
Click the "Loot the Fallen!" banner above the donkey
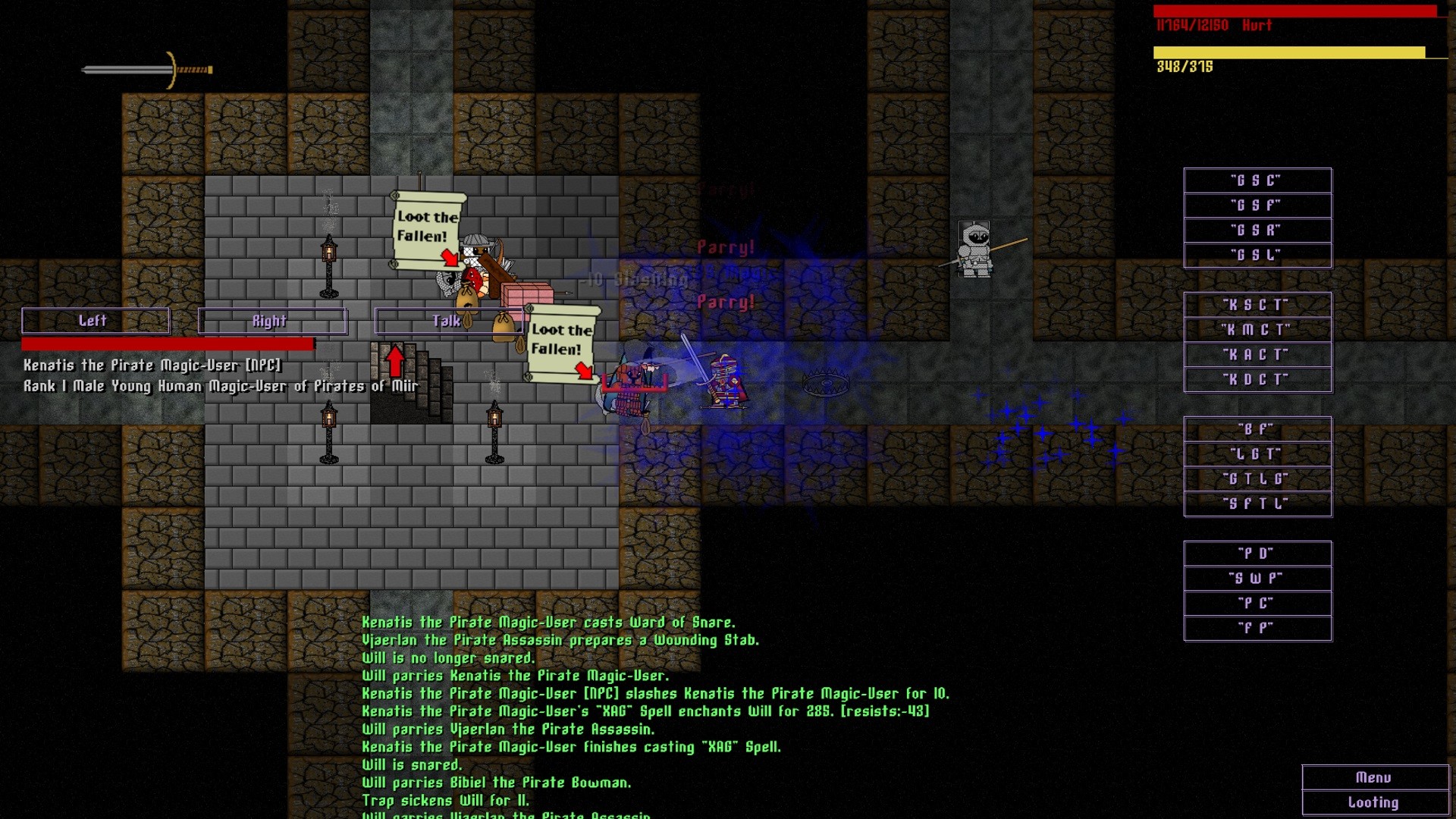427,227
